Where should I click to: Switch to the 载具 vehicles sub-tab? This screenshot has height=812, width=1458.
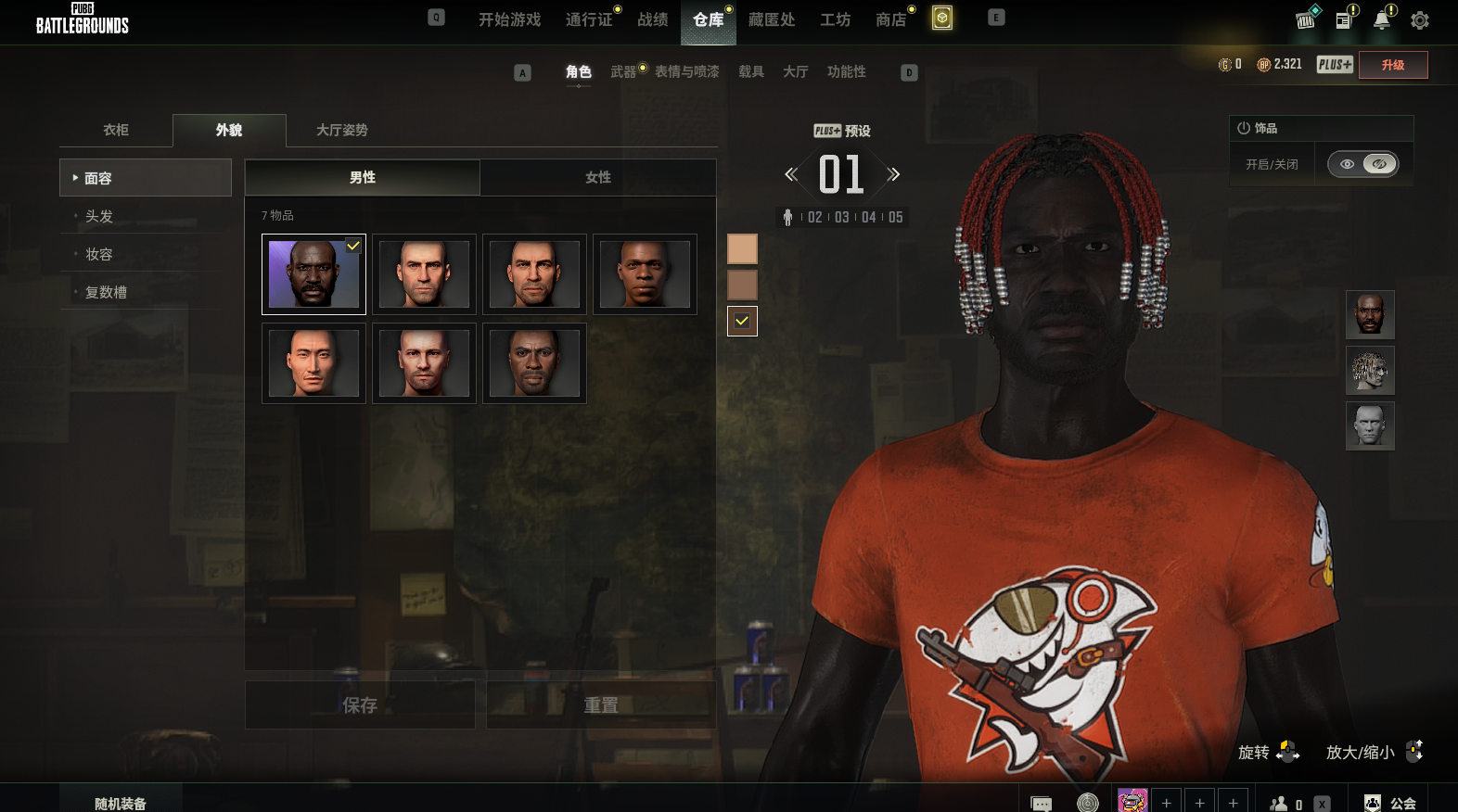750,71
